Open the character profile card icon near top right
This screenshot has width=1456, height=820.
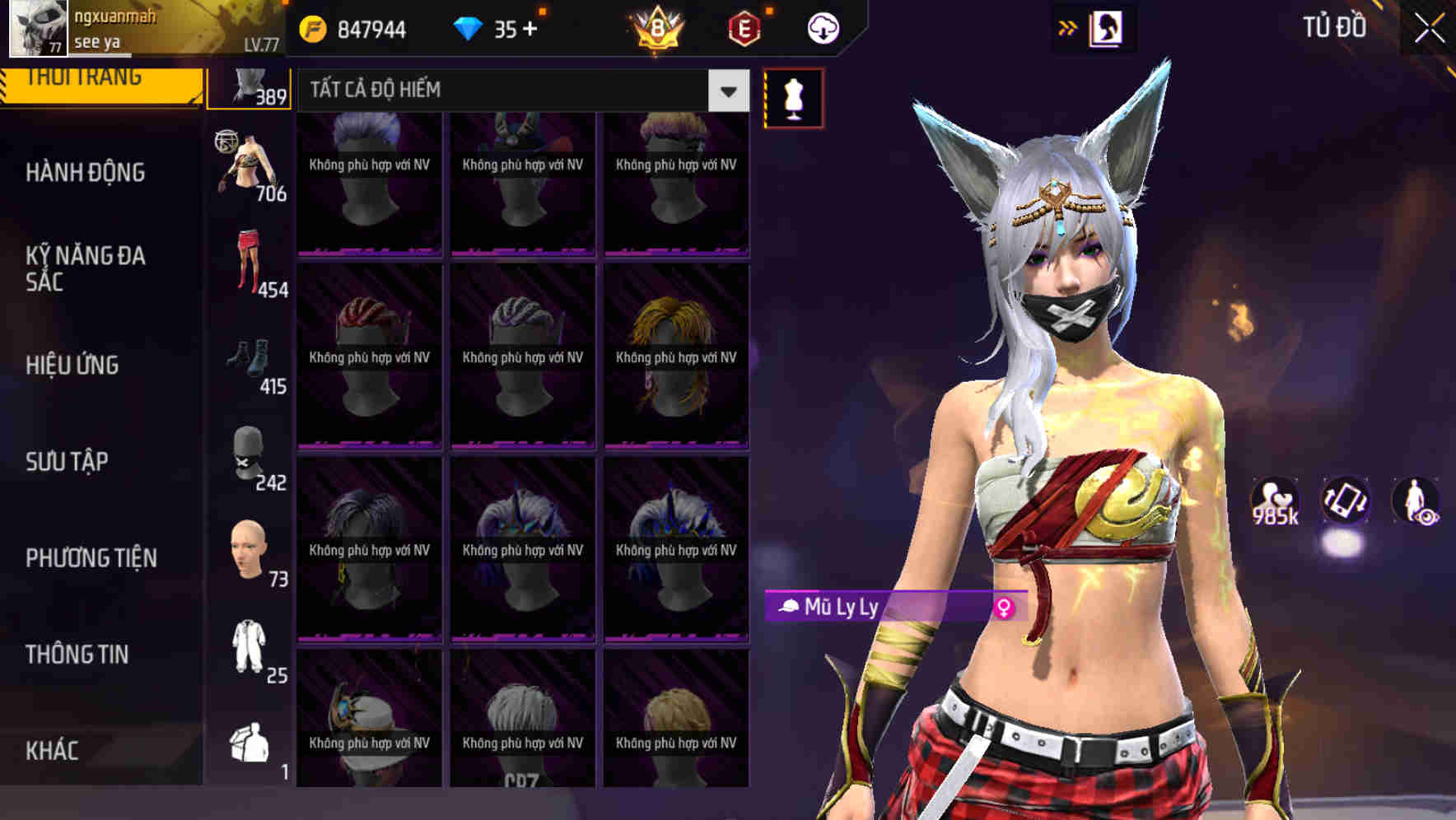pyautogui.click(x=1107, y=27)
